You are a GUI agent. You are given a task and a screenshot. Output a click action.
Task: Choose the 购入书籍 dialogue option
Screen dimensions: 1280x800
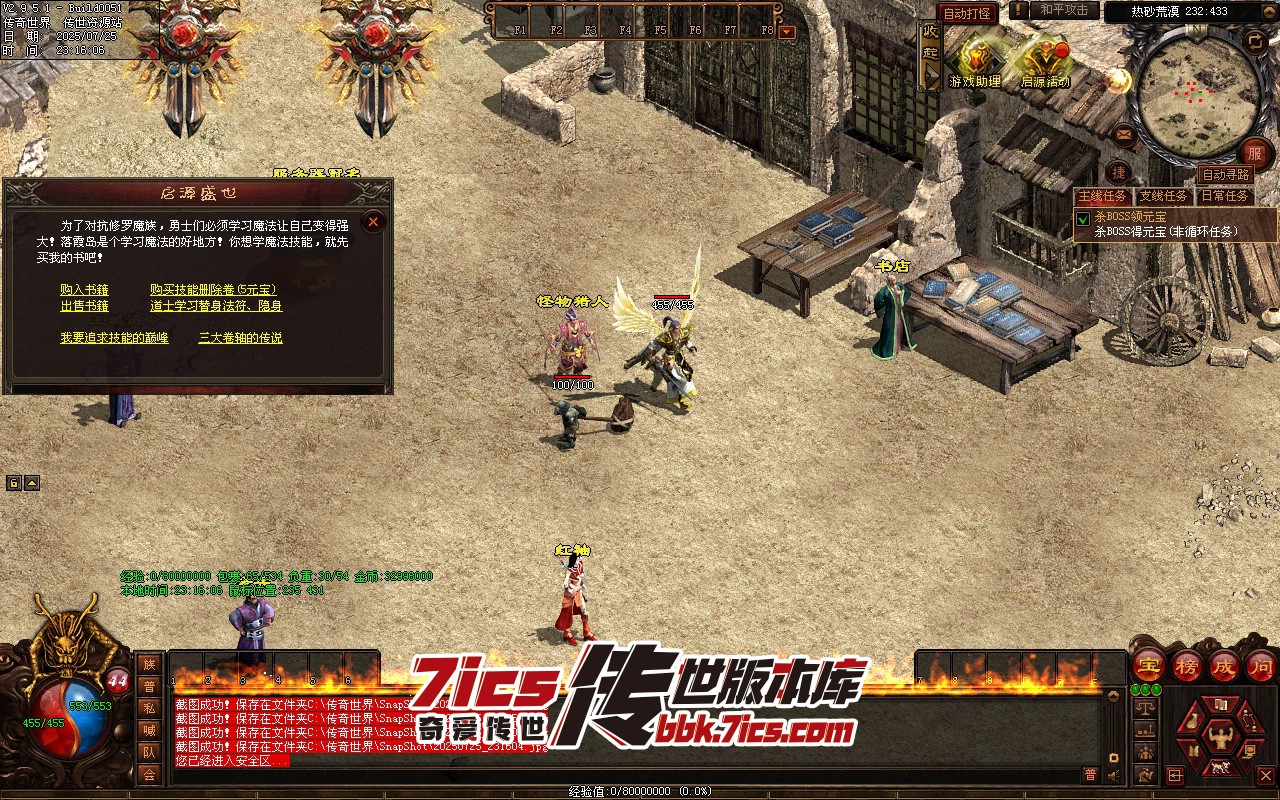tap(84, 290)
